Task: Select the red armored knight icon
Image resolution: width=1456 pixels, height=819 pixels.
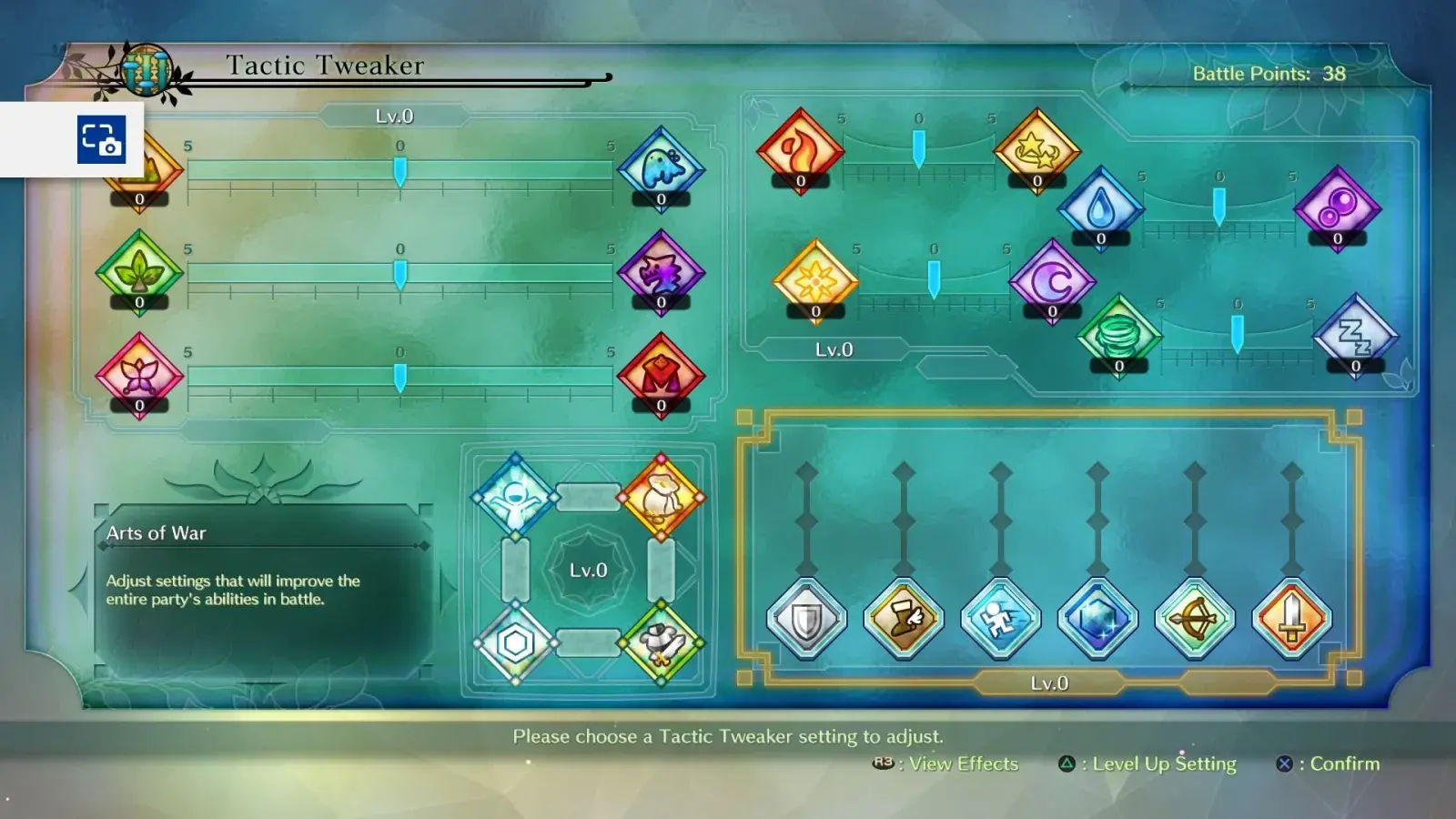Action: tap(661, 374)
